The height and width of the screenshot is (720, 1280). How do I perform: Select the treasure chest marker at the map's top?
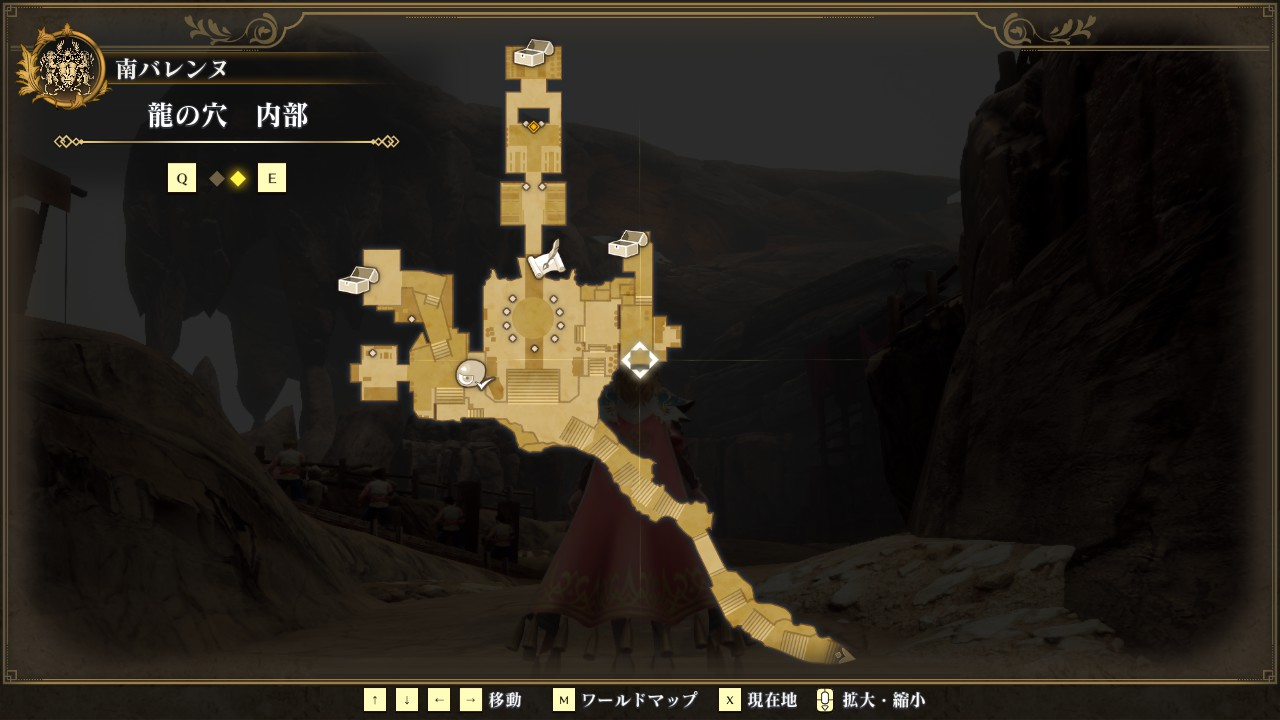point(533,53)
